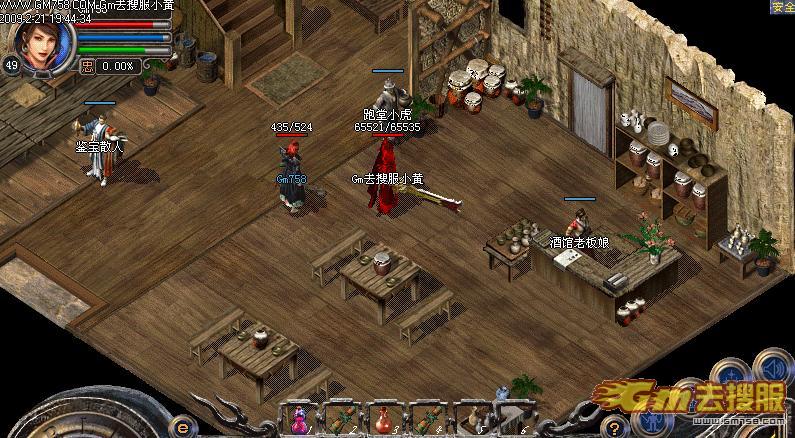Select the pale item in hotbar slot 5
Image resolution: width=795 pixels, height=438 pixels.
coord(472,420)
